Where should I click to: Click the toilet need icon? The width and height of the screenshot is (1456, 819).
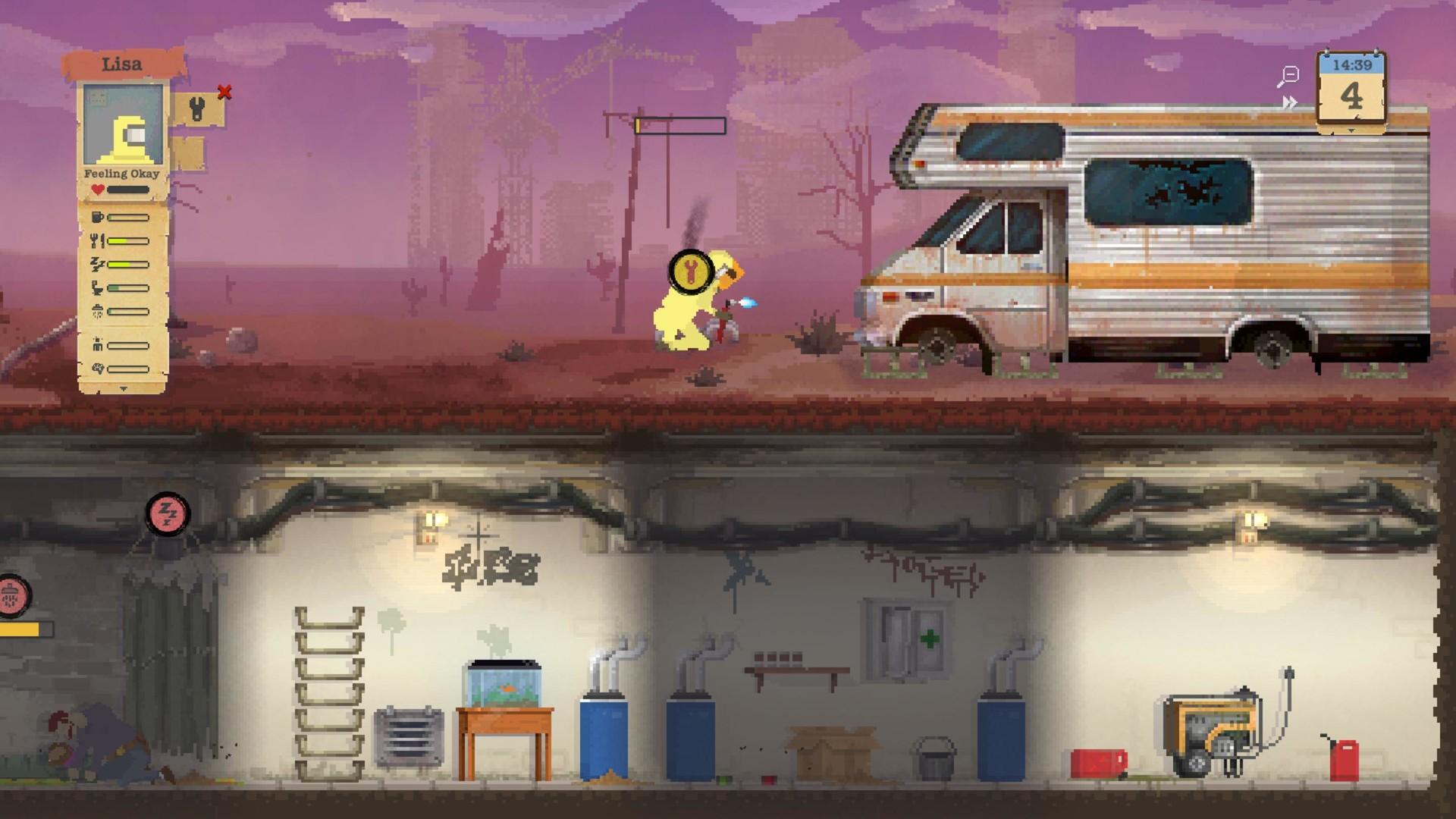(x=97, y=286)
